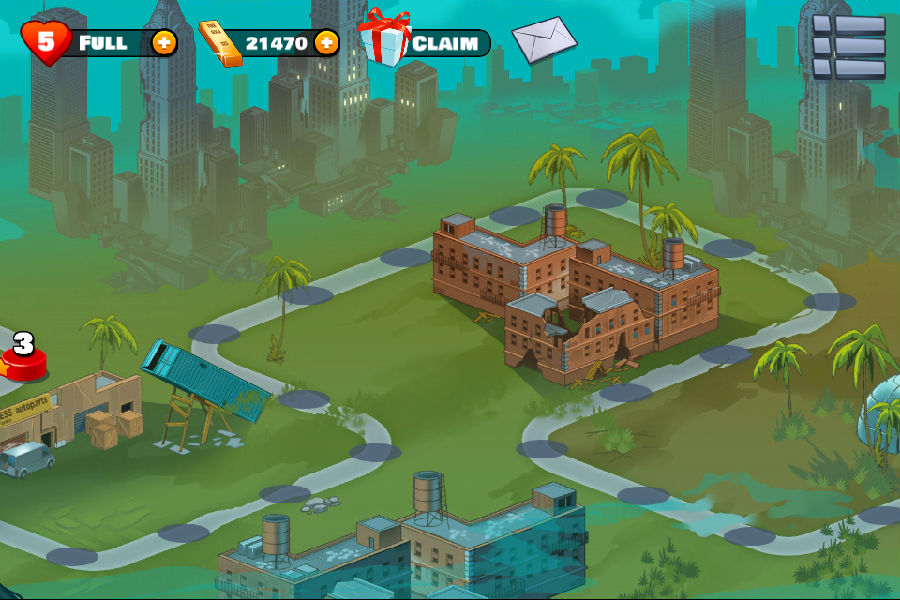Add more lives with the plus button
The image size is (900, 600).
point(164,43)
